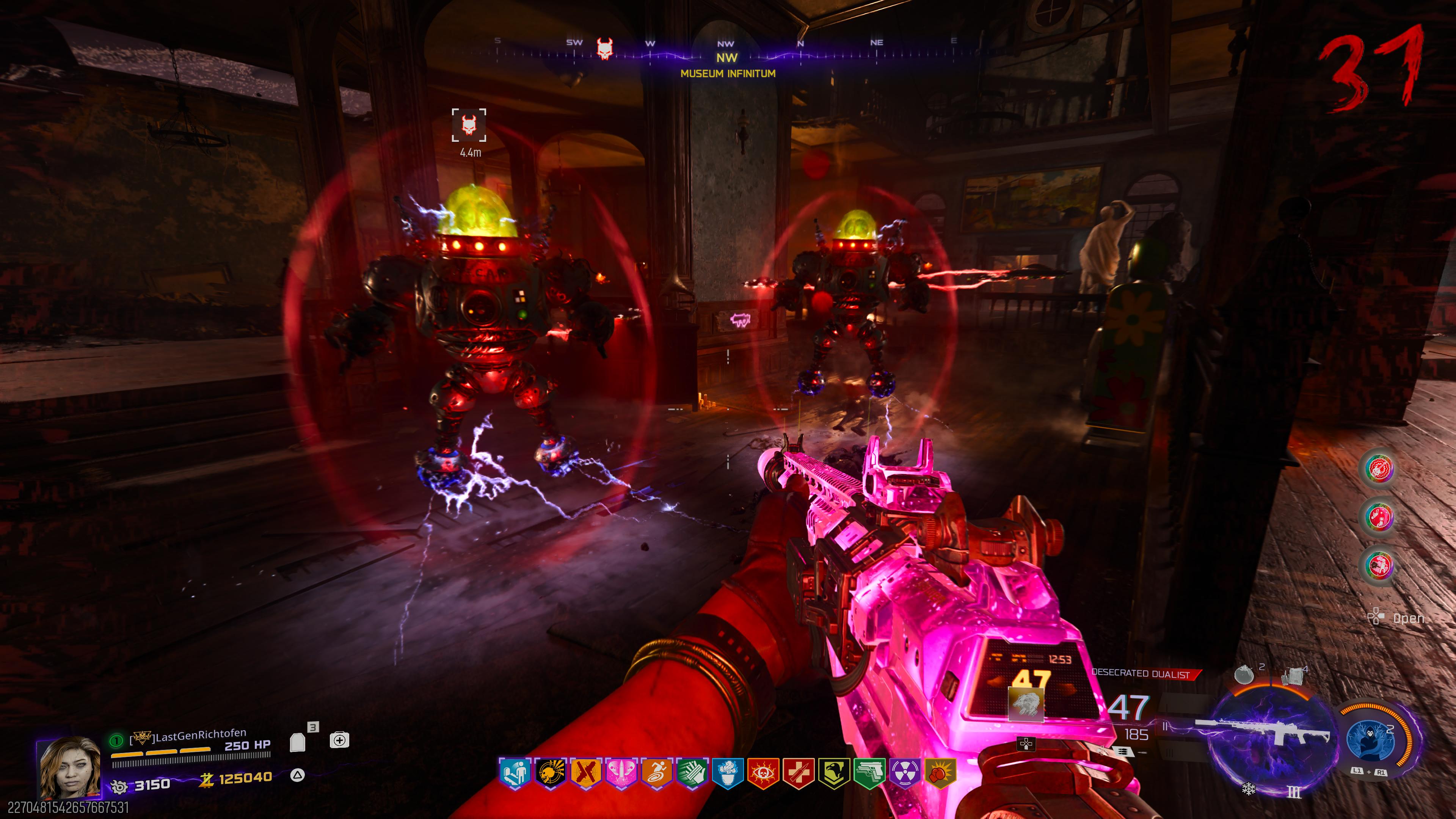The width and height of the screenshot is (1456, 819).
Task: Click the eagle head perk icon
Action: [x=834, y=773]
